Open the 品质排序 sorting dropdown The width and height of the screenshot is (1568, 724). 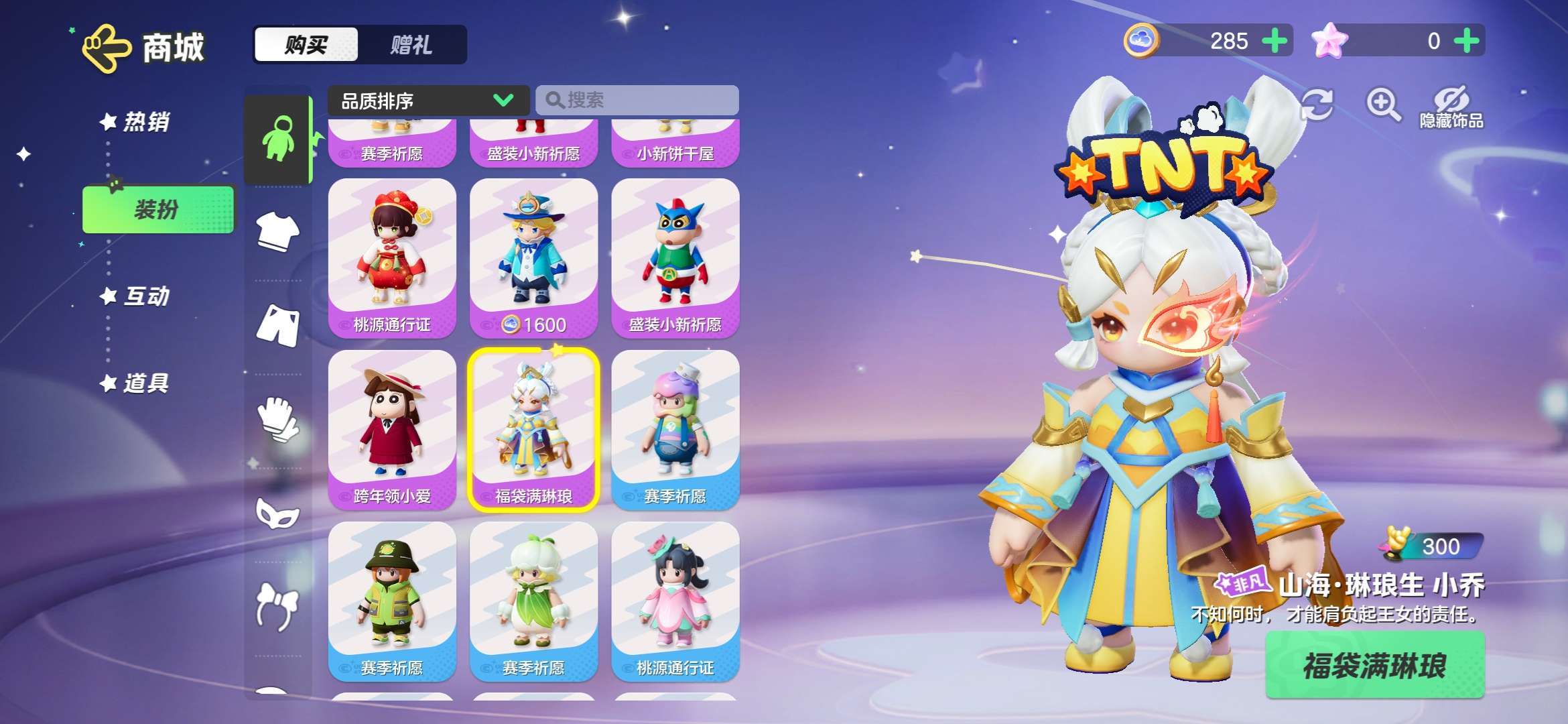tap(428, 101)
